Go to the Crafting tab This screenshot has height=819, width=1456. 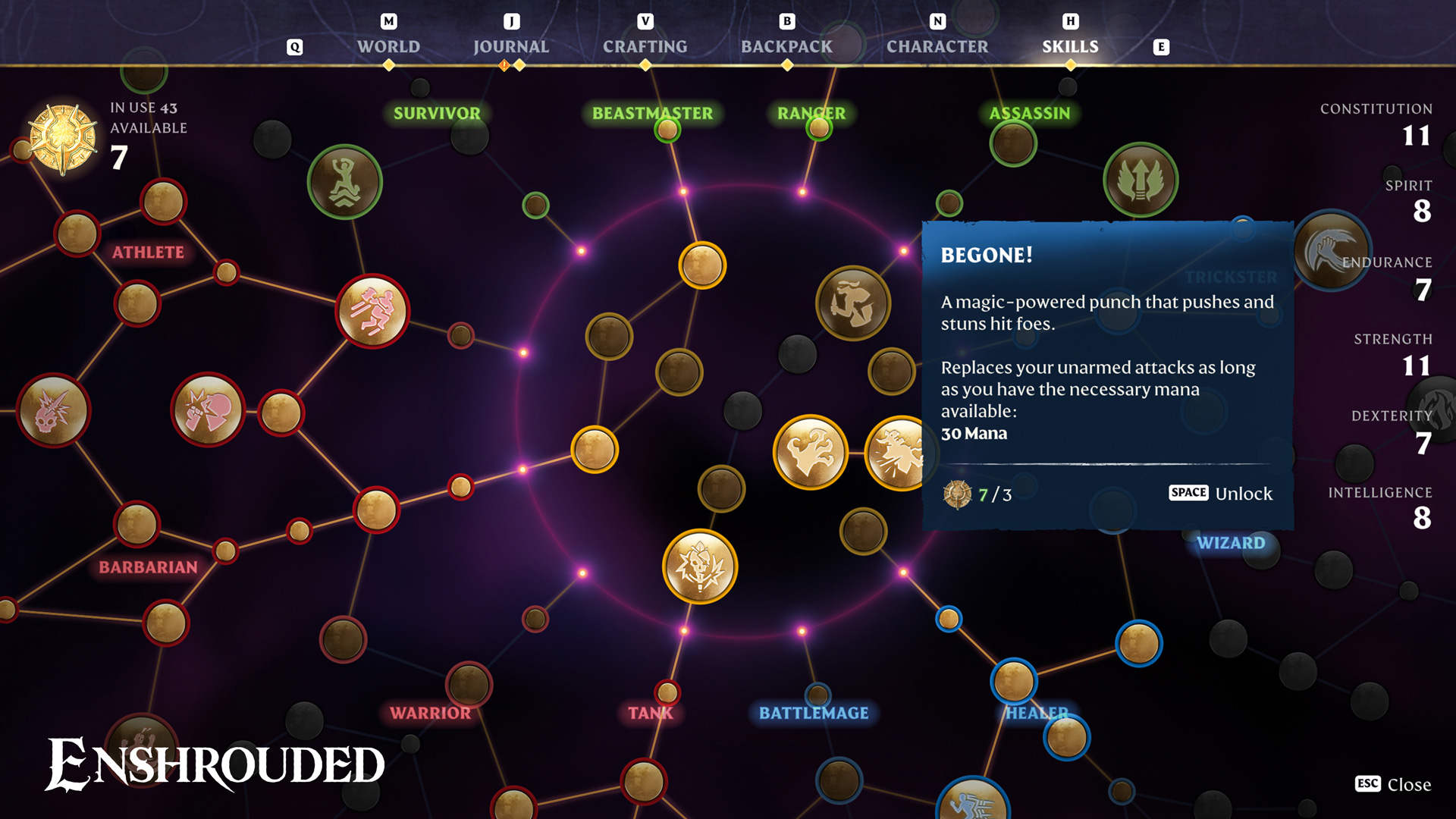(x=645, y=46)
